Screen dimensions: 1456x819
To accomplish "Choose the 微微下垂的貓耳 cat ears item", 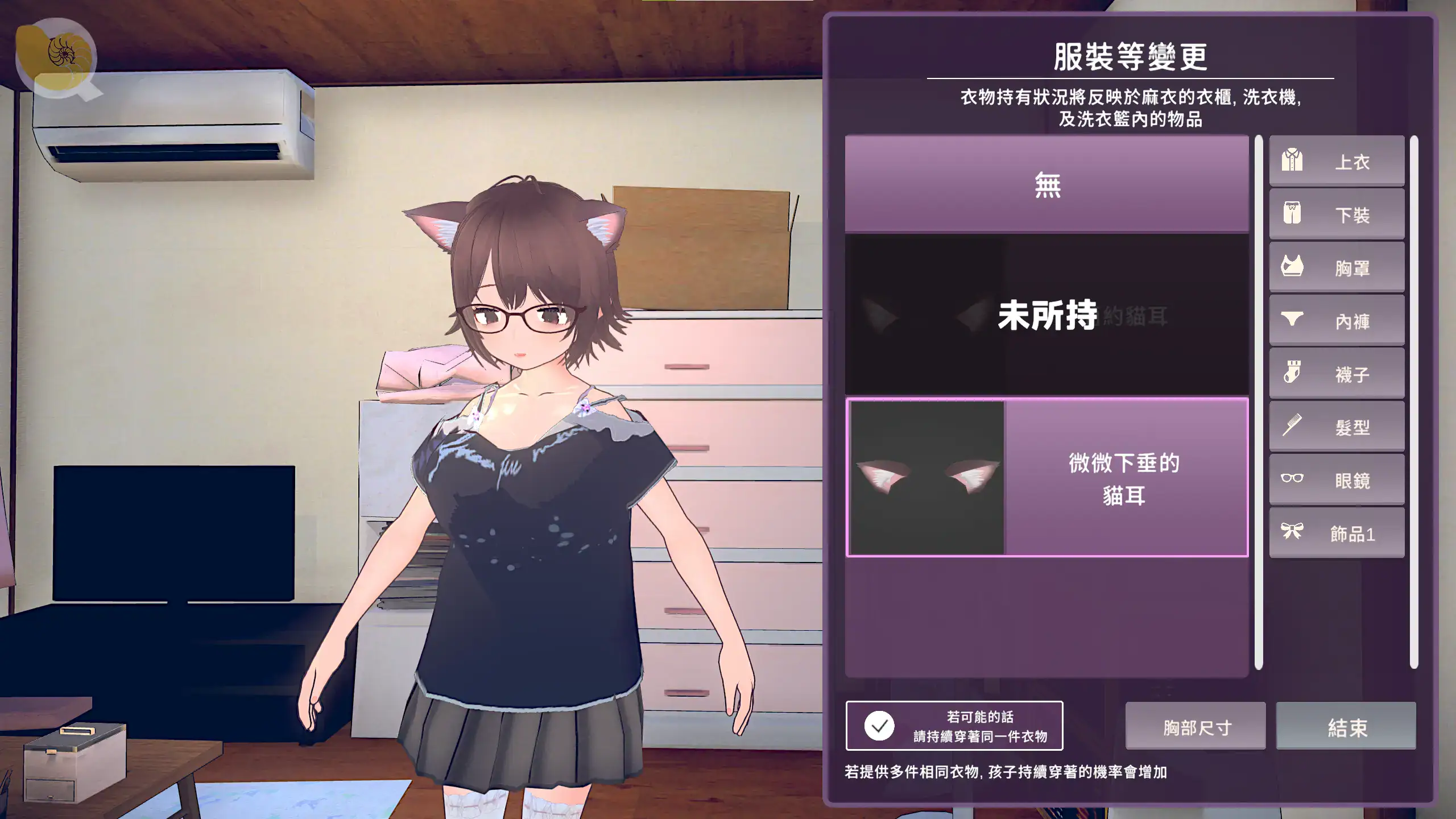I will pos(1046,478).
